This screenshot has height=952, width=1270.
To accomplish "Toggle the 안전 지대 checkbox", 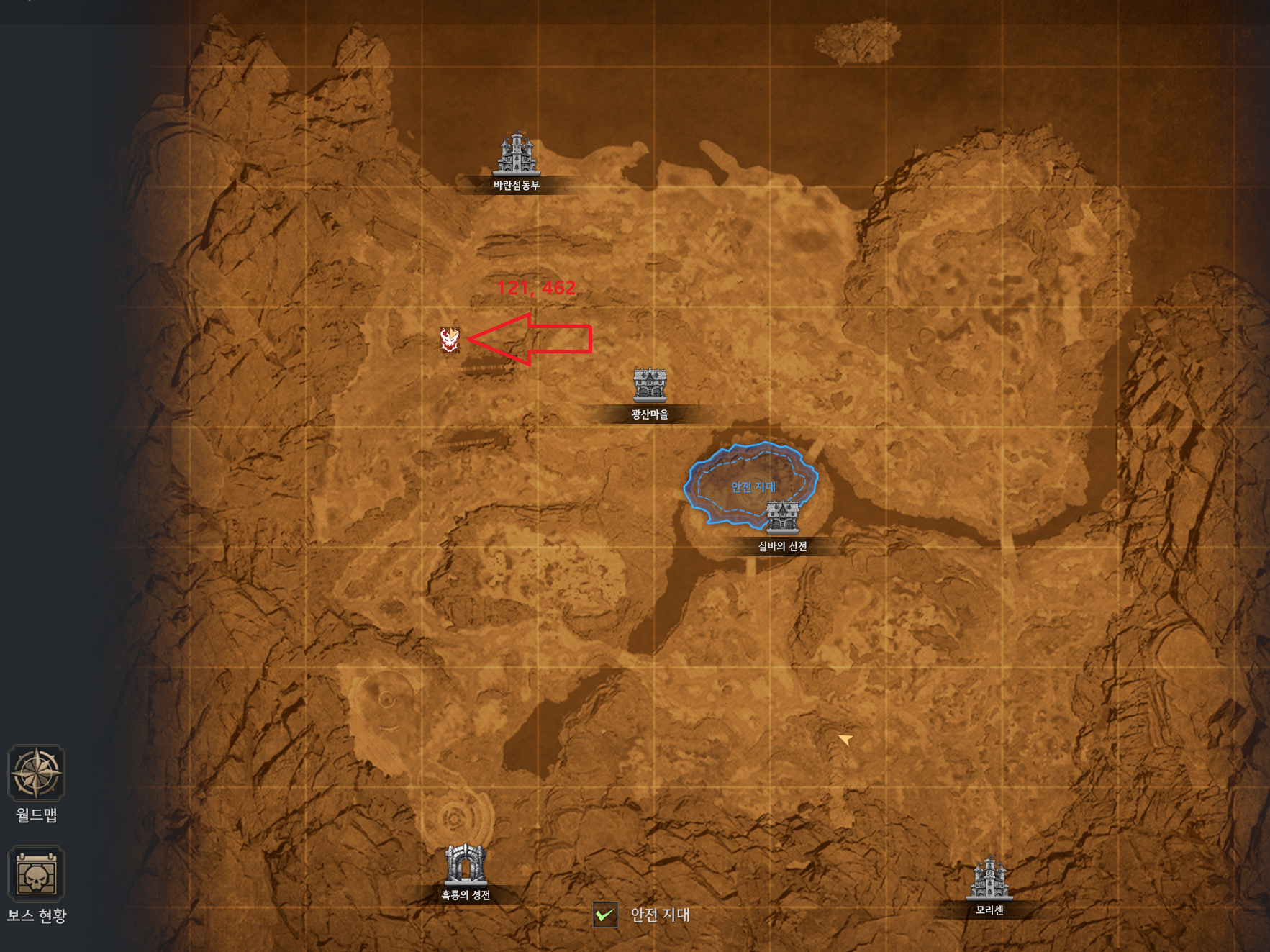I will [x=605, y=915].
